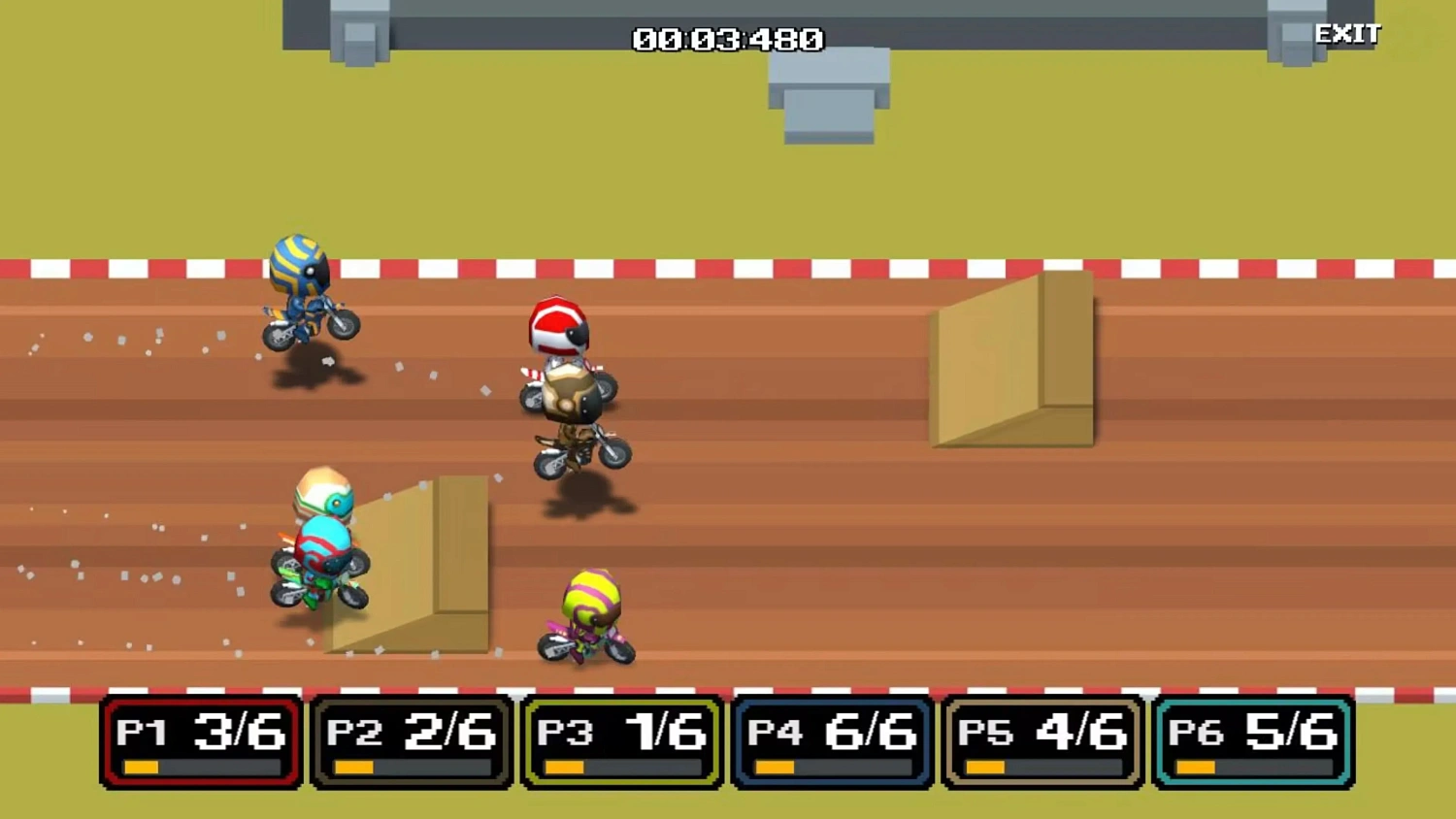Expand the P5 panel showing 4/6
1456x819 pixels.
point(1041,740)
